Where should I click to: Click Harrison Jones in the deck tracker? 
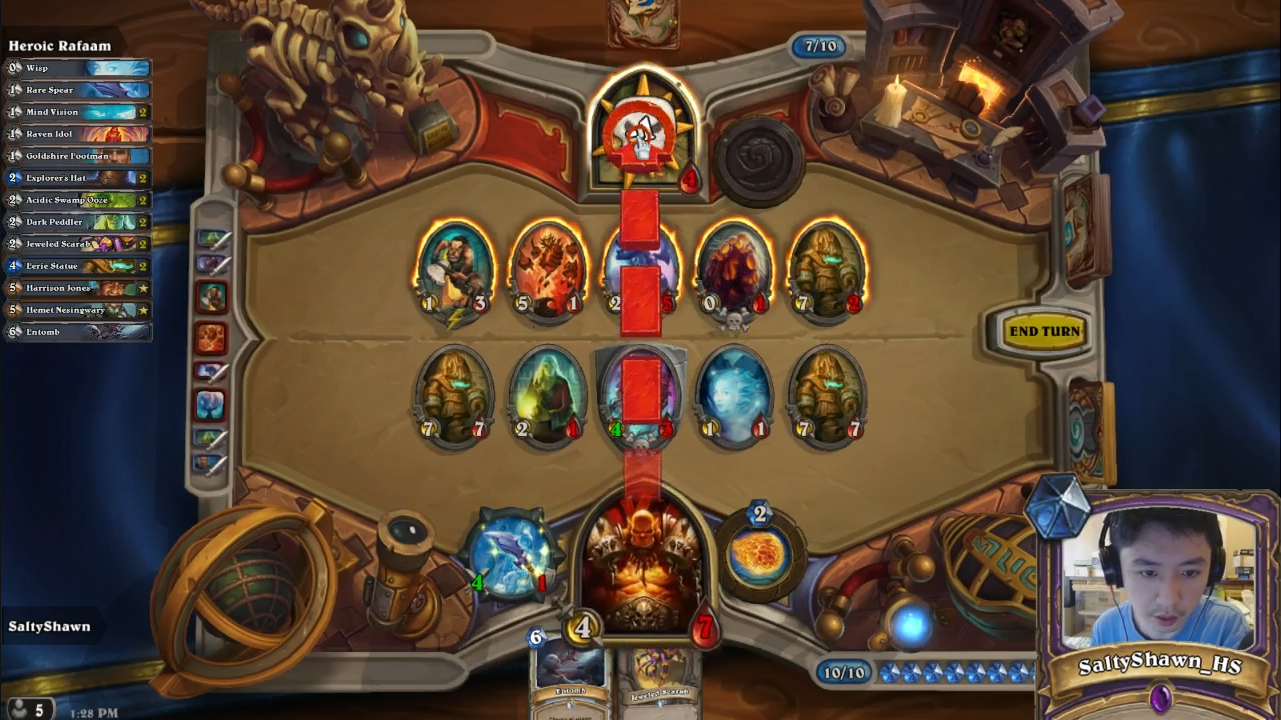(x=77, y=288)
